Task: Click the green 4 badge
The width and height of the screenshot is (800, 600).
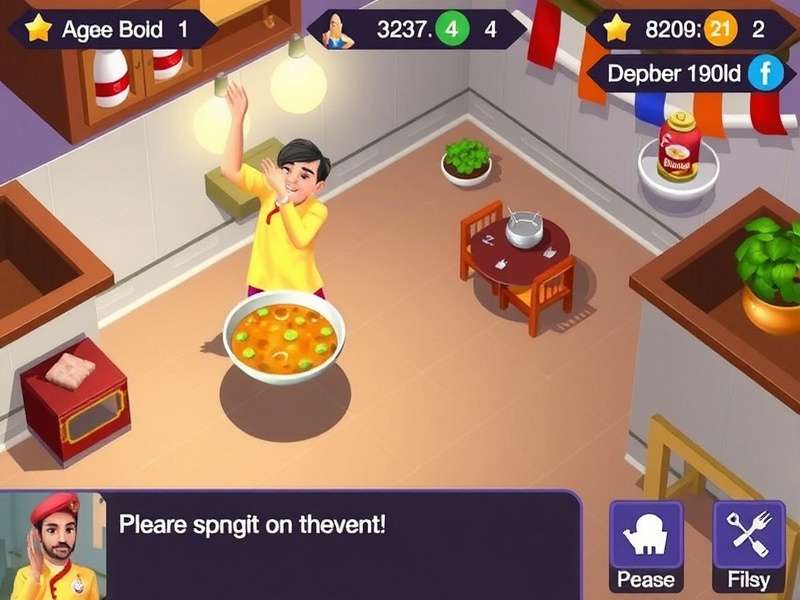Action: (x=452, y=29)
